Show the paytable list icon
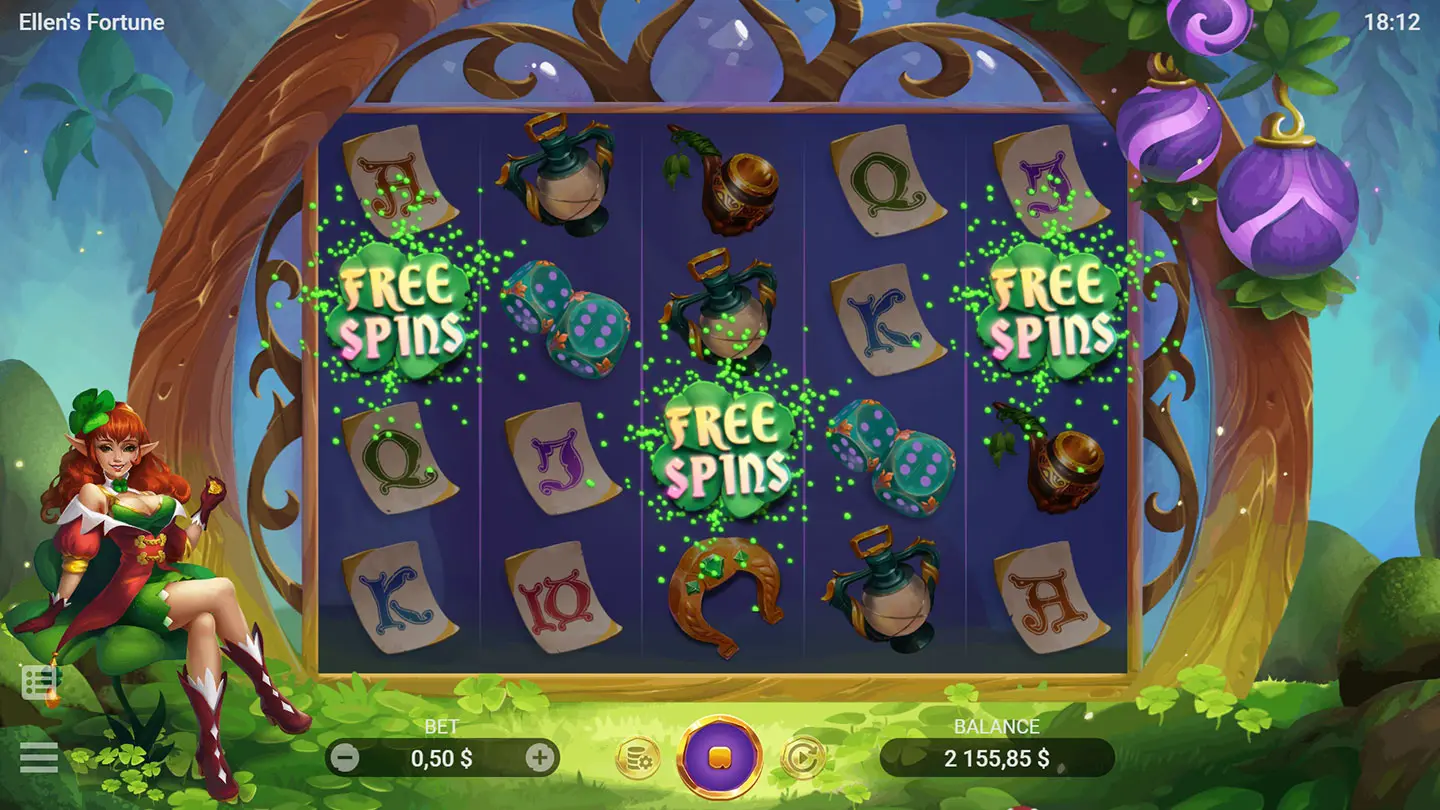Screen dimensions: 1440x810 point(41,682)
